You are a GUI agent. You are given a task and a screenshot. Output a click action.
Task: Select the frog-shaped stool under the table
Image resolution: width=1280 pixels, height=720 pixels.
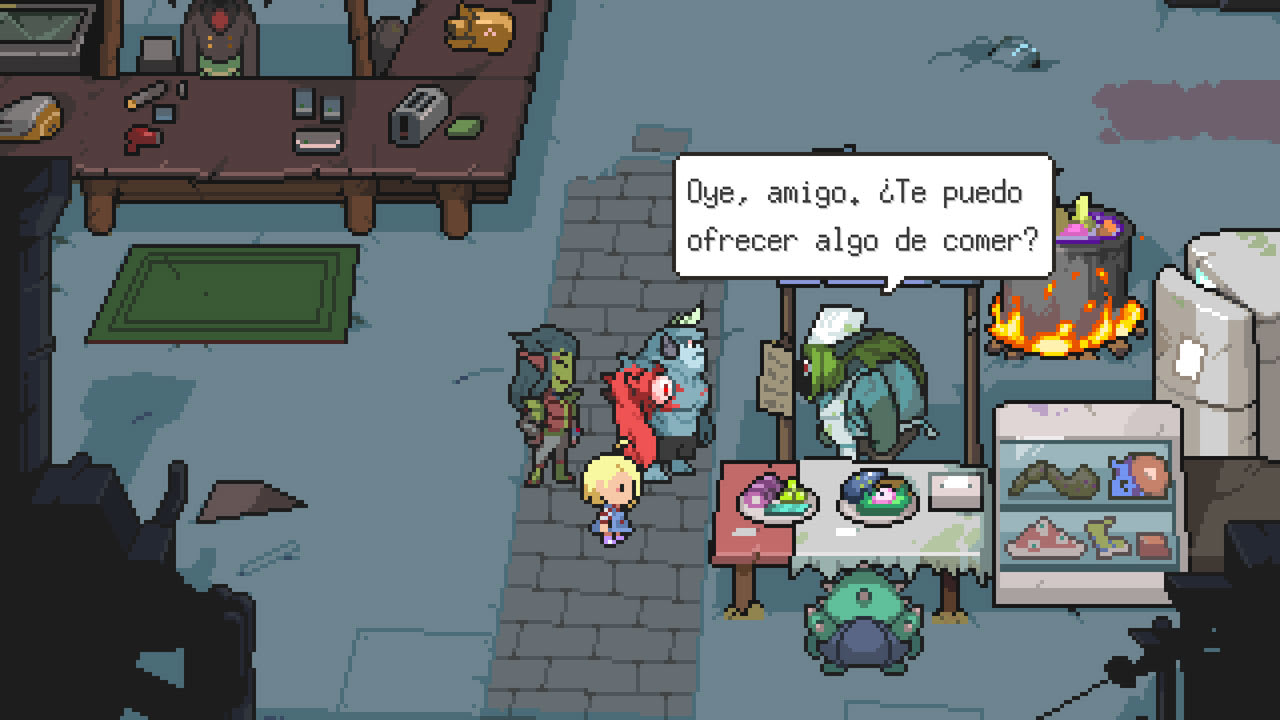860,620
